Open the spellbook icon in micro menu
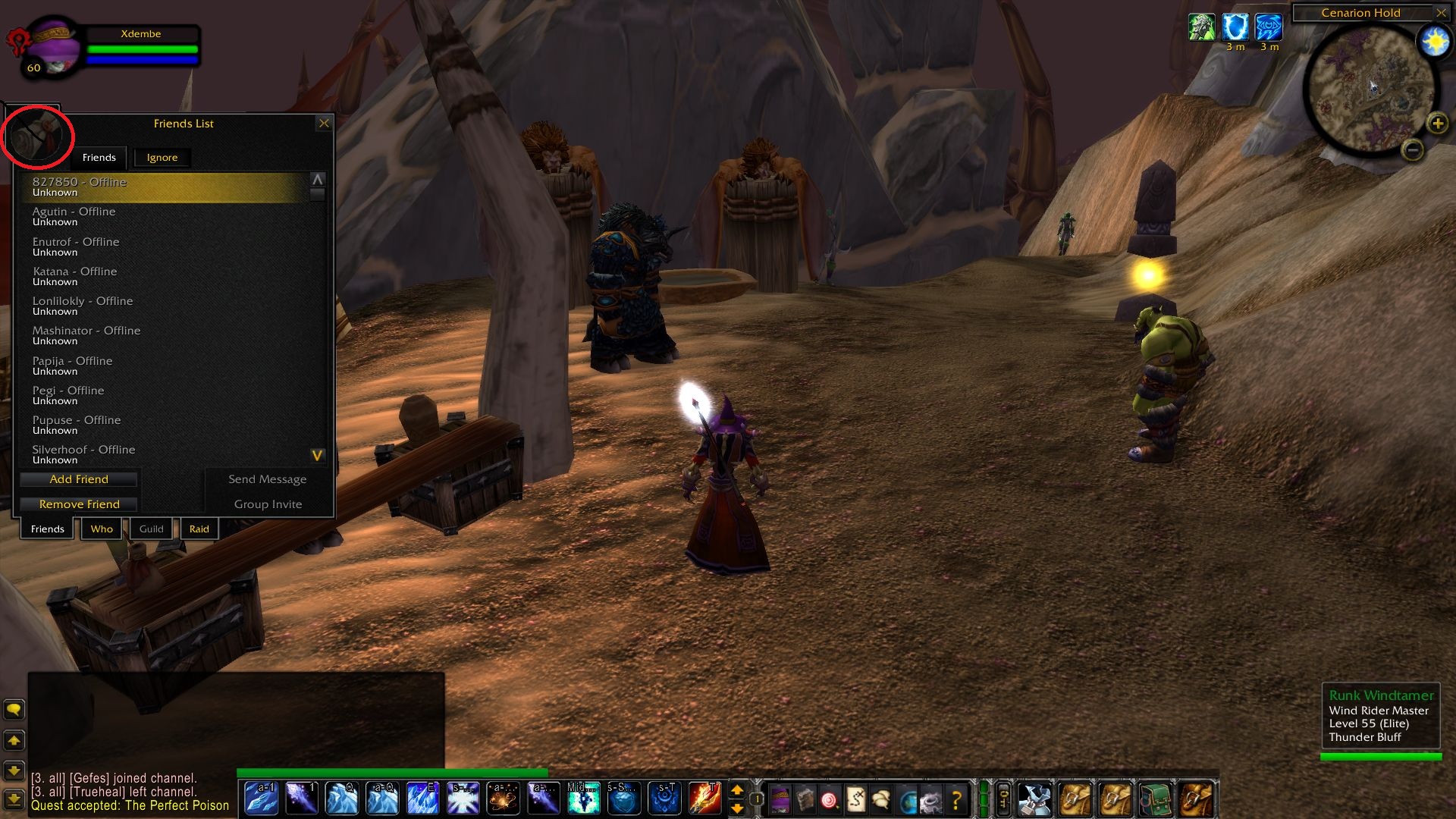Viewport: 1456px width, 819px height. pos(805,799)
